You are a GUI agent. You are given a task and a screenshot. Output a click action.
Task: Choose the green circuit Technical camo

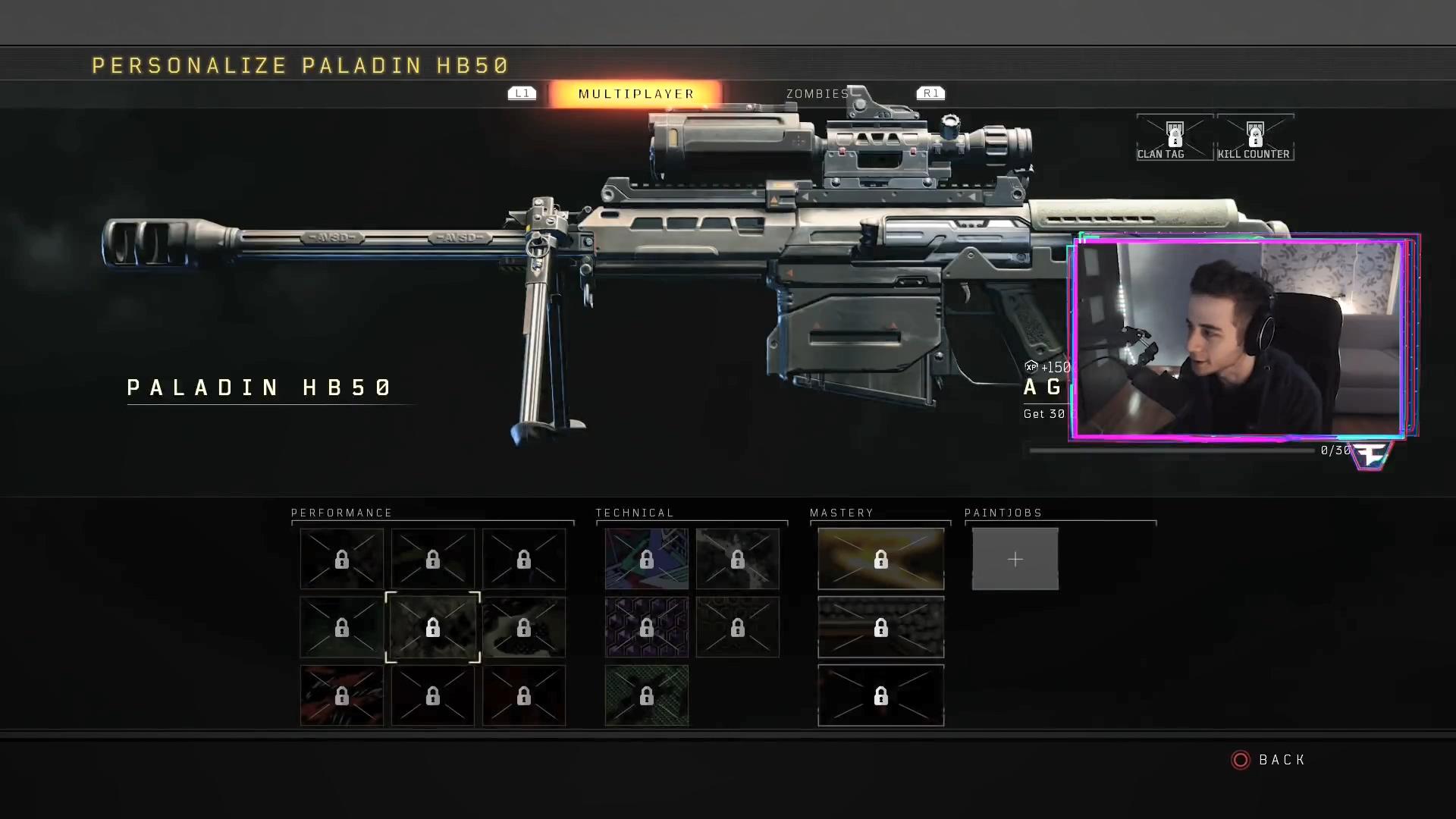click(x=646, y=695)
